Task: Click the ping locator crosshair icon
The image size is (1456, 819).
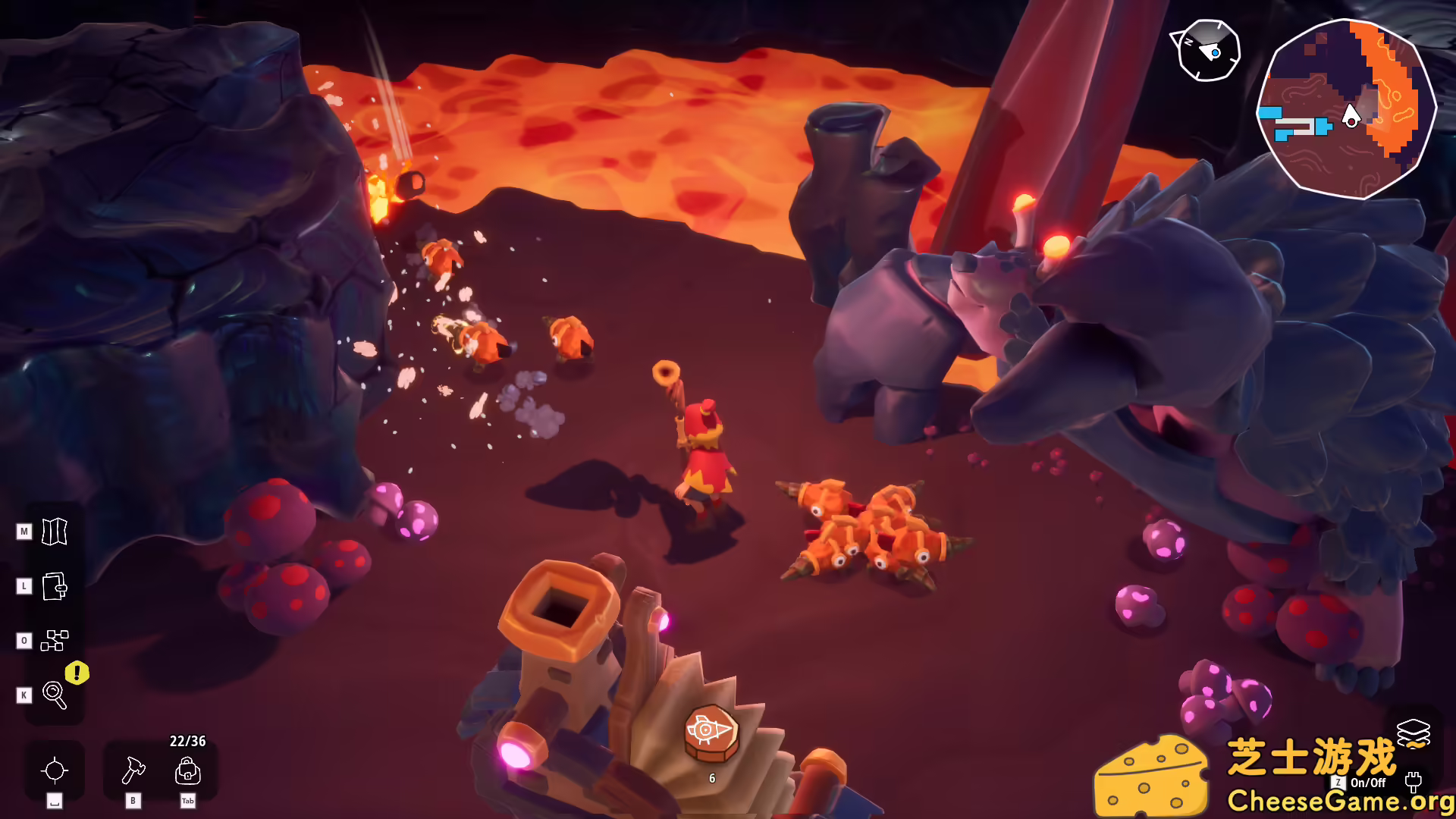Action: (53, 770)
